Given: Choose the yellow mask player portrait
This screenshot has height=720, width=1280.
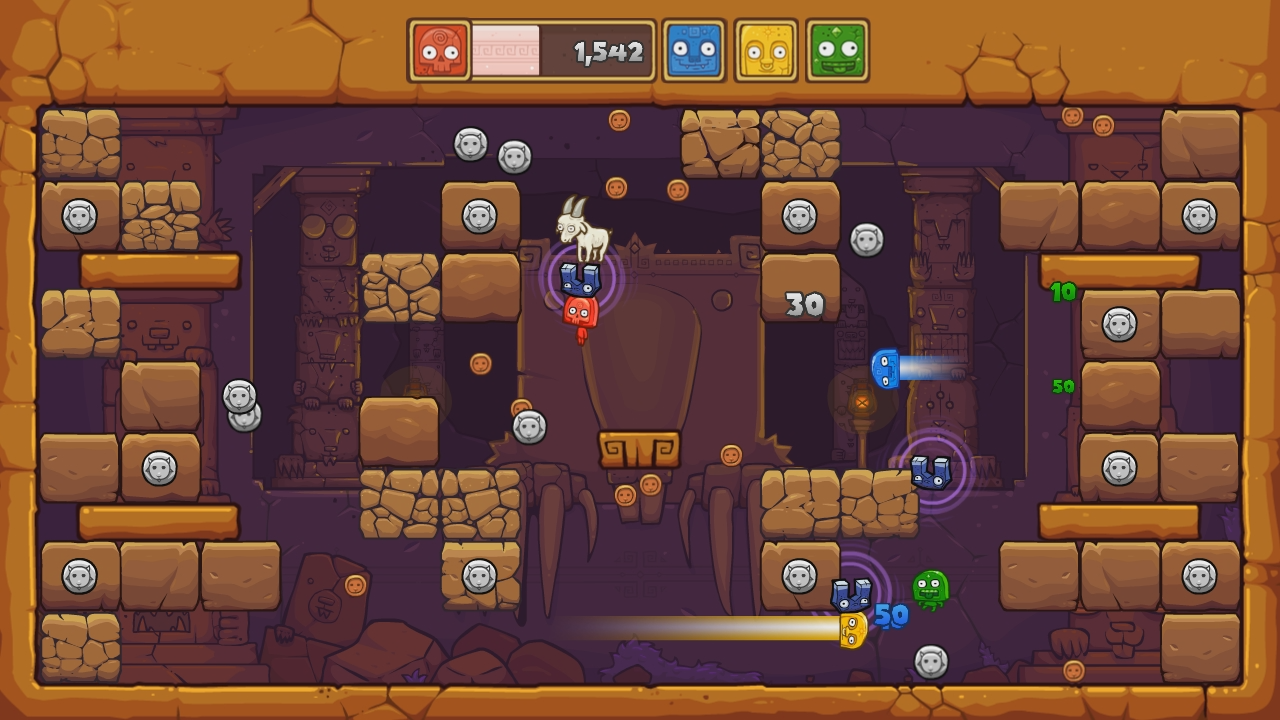Looking at the screenshot, I should tap(765, 50).
